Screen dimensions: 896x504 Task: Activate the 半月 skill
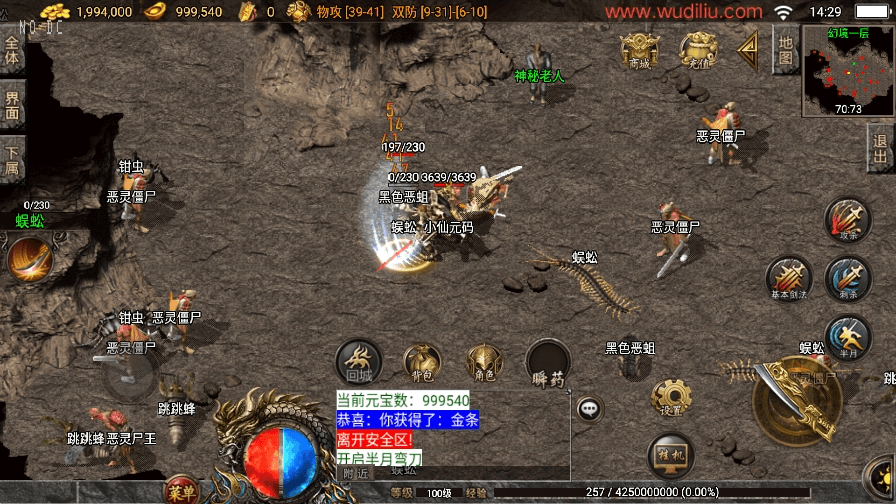coord(848,337)
